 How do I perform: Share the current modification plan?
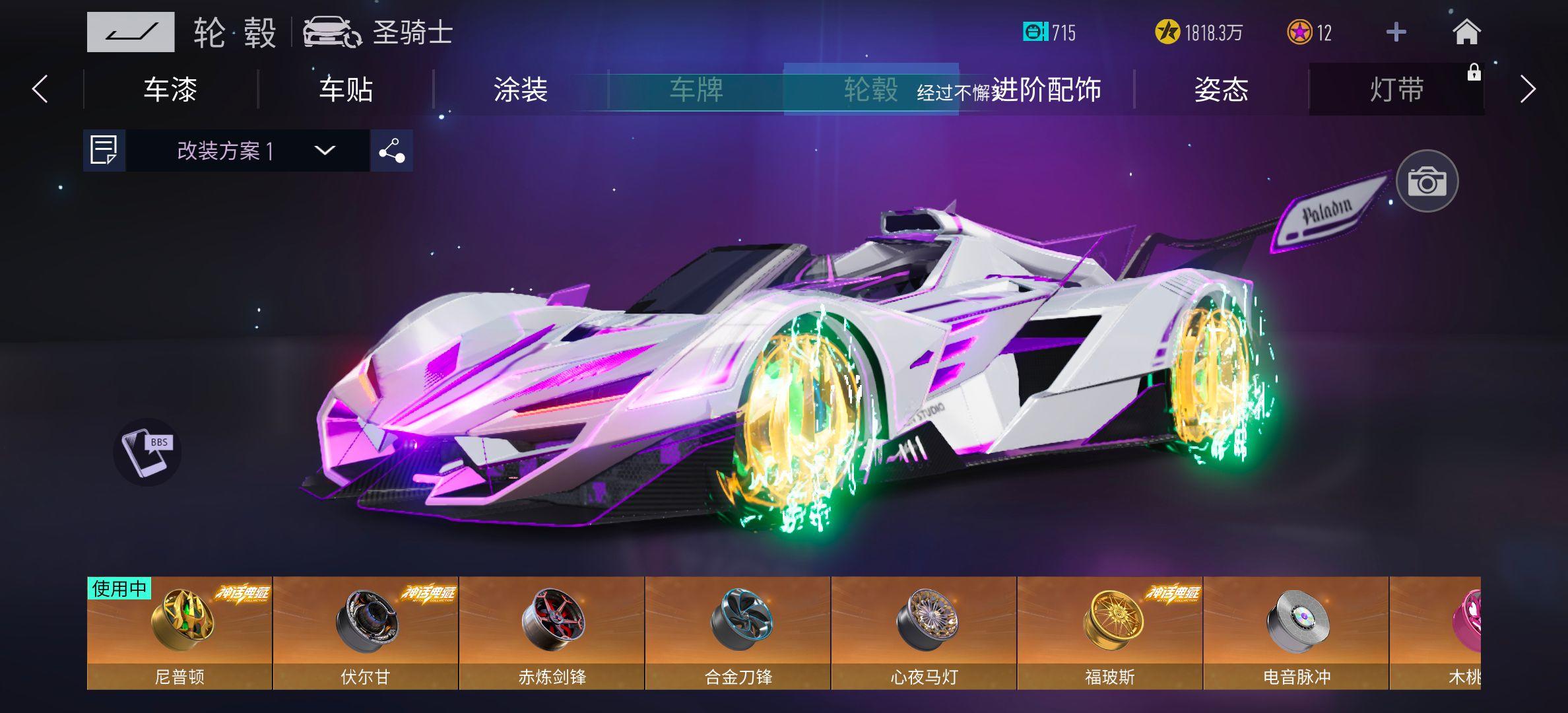[391, 153]
